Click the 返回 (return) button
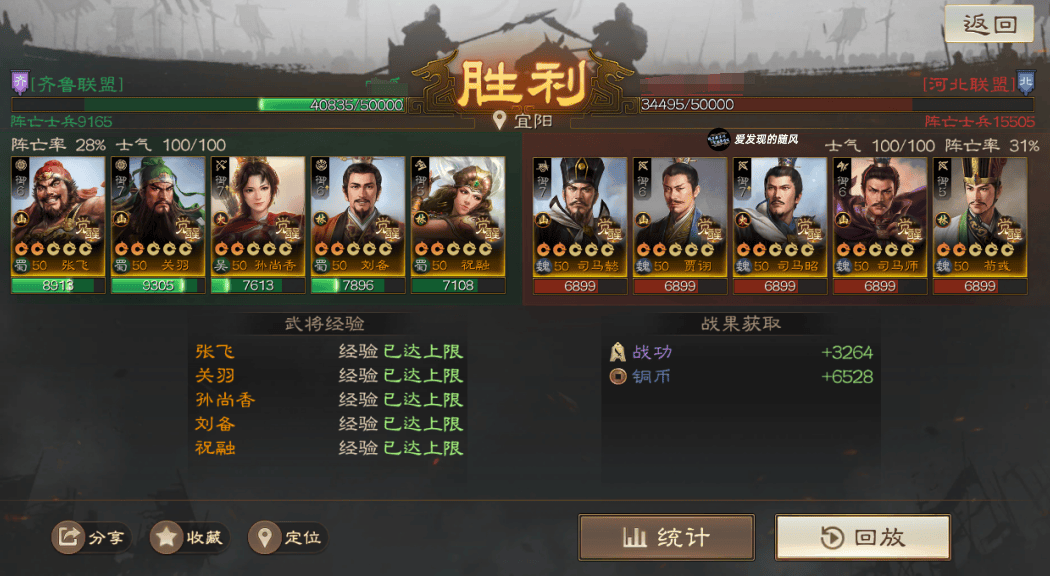 point(989,24)
